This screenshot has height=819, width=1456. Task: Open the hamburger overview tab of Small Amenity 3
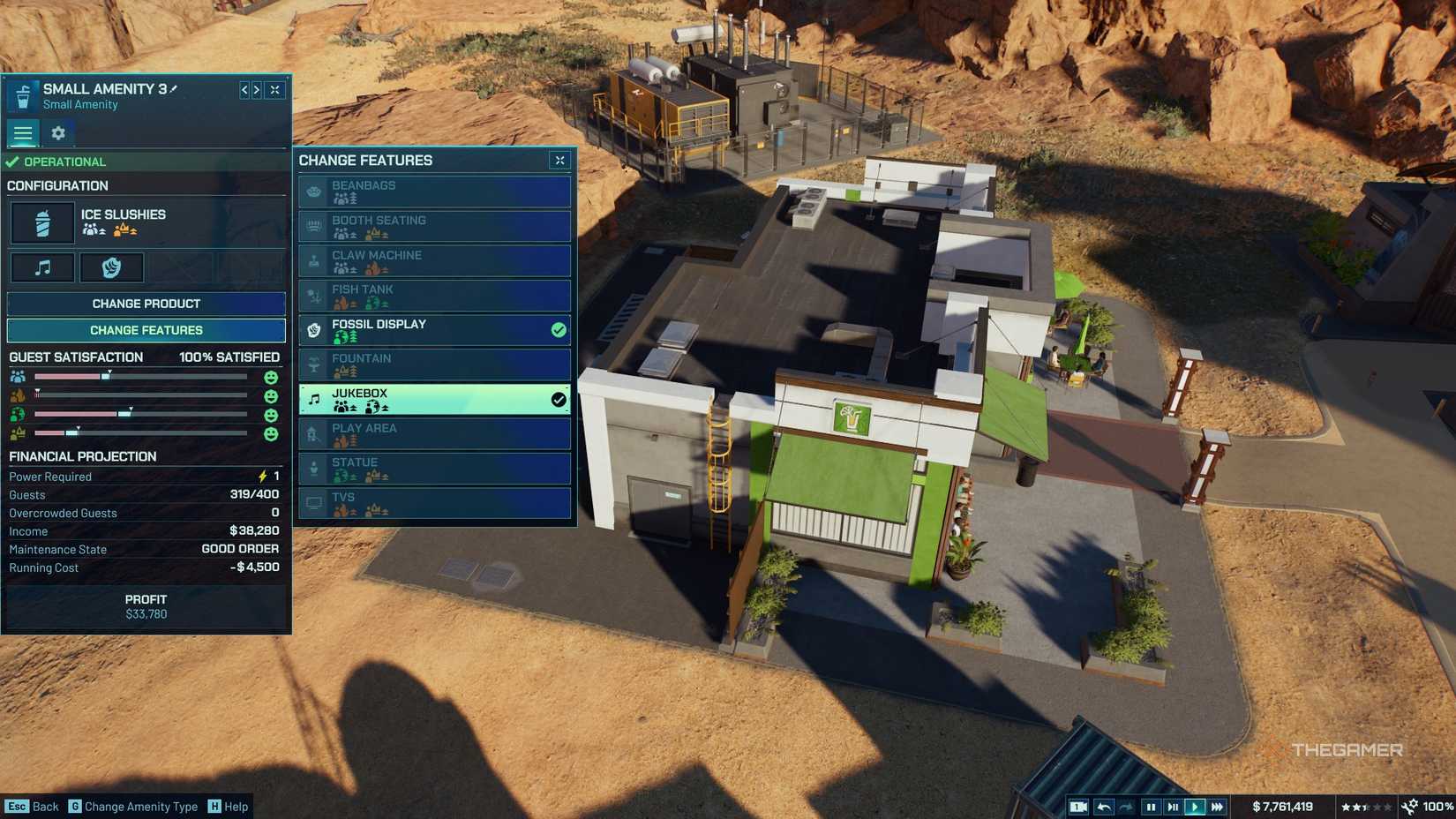[23, 133]
